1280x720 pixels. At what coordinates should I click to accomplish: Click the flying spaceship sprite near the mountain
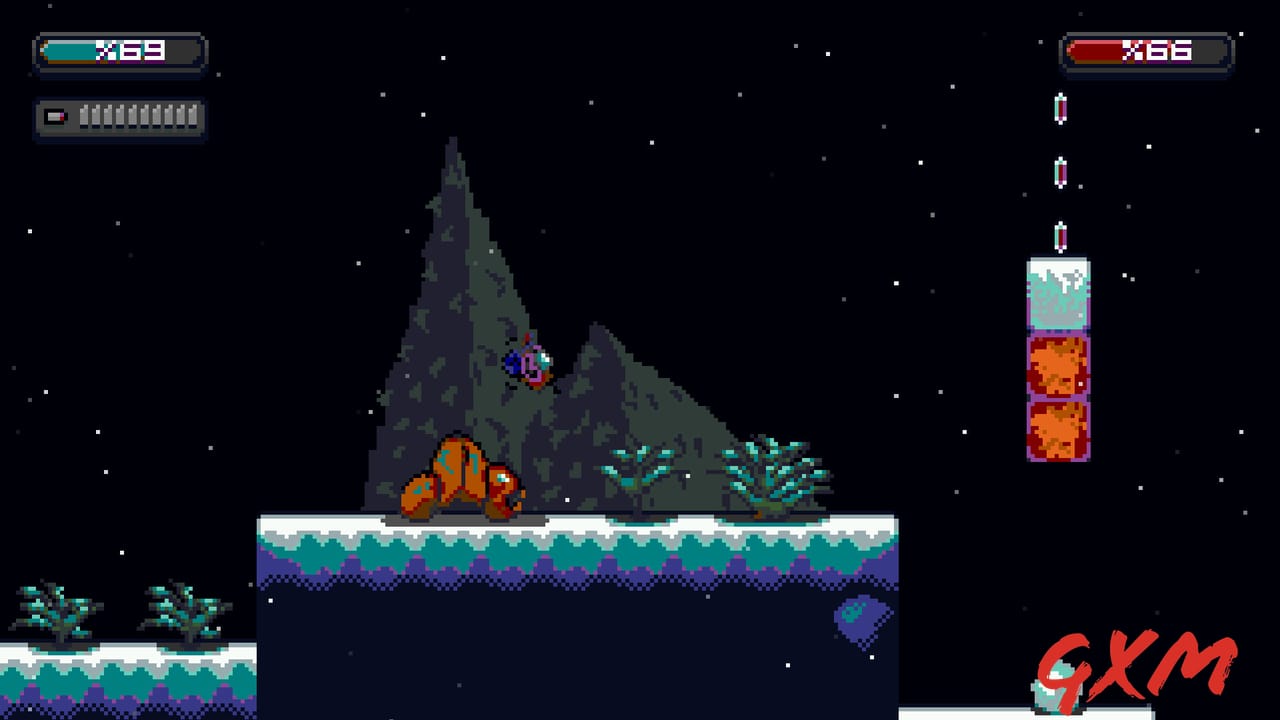click(525, 360)
